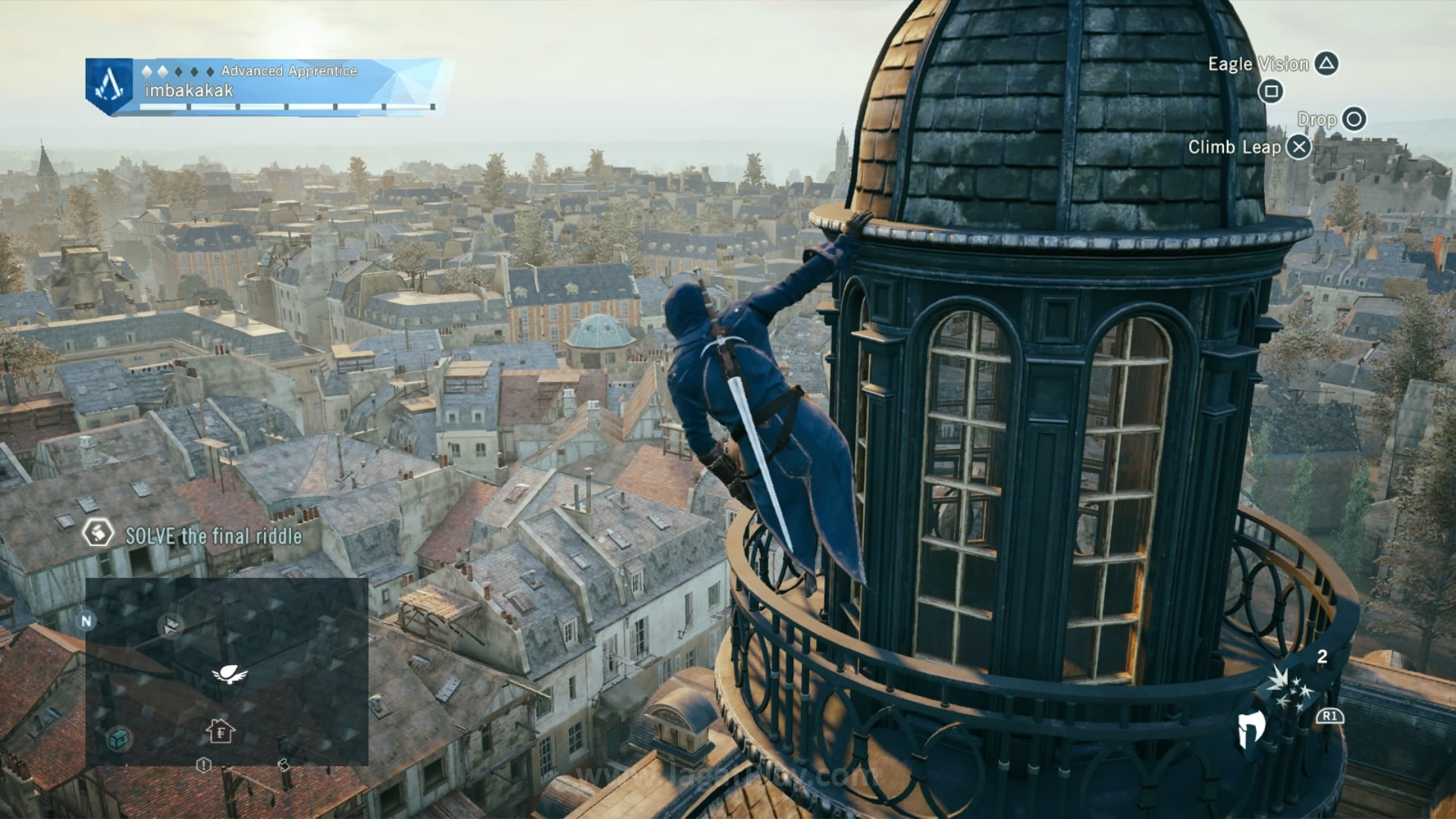Viewport: 1456px width, 819px height.
Task: Select the scroll collectible icon beneath the minimap
Action: [284, 766]
